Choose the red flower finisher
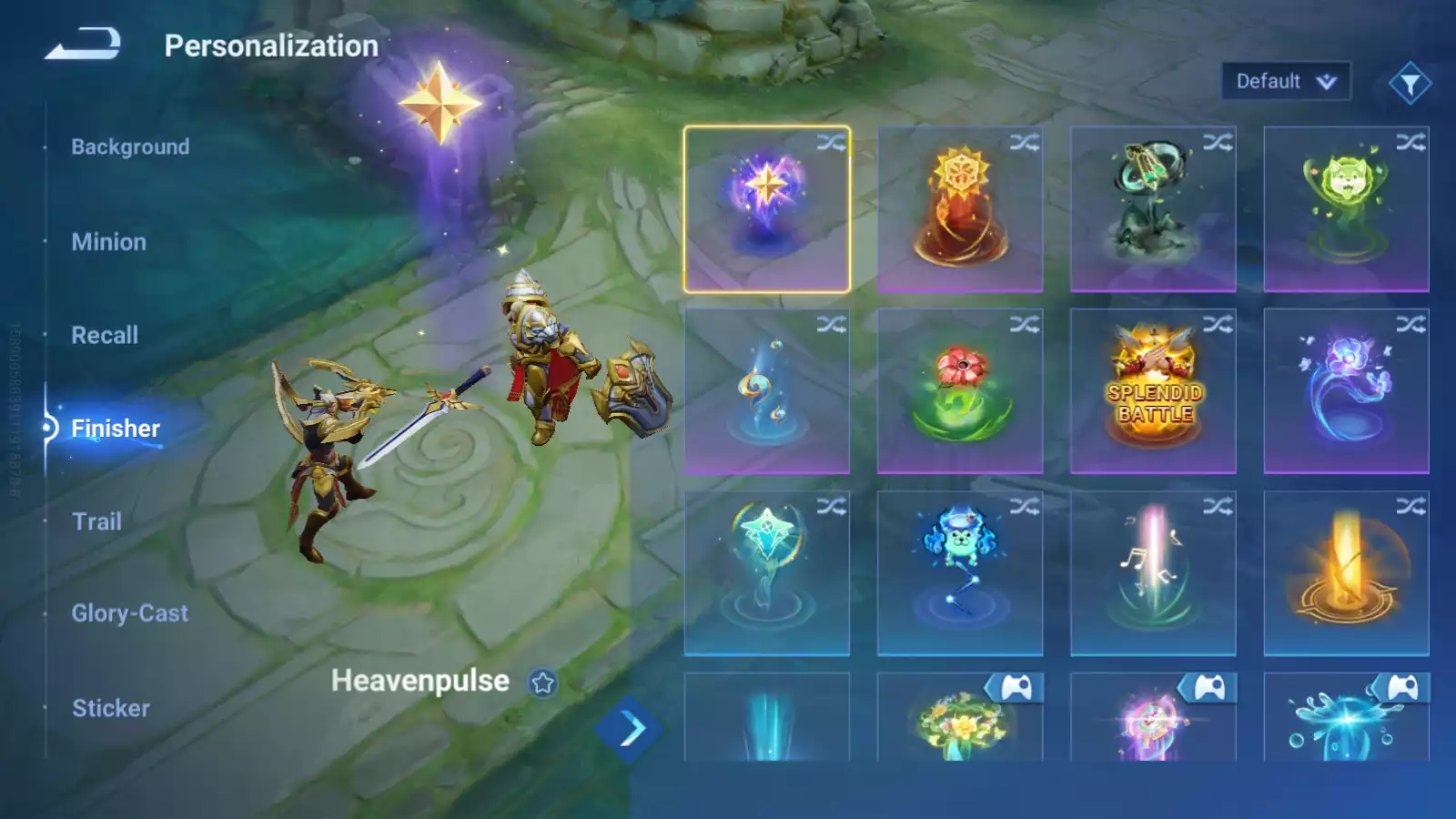Image resolution: width=1456 pixels, height=819 pixels. [x=960, y=391]
